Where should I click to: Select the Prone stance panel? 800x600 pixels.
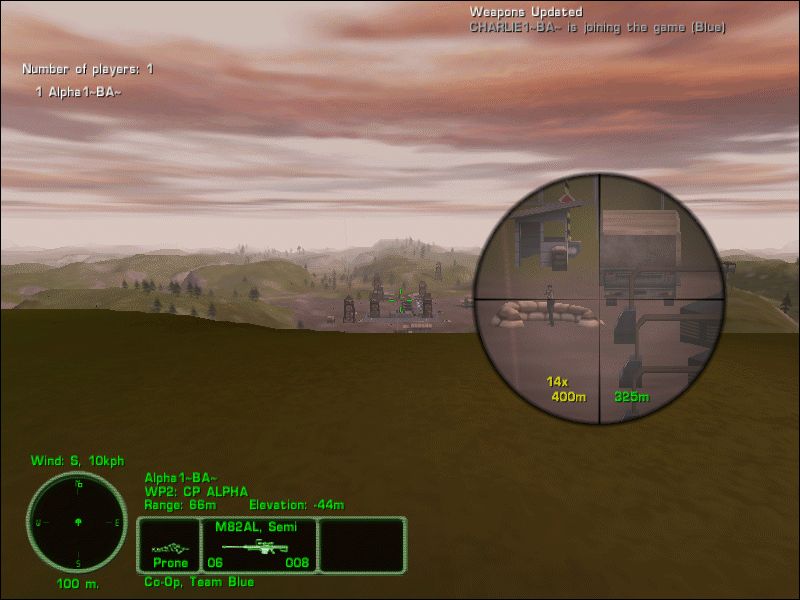click(x=169, y=546)
